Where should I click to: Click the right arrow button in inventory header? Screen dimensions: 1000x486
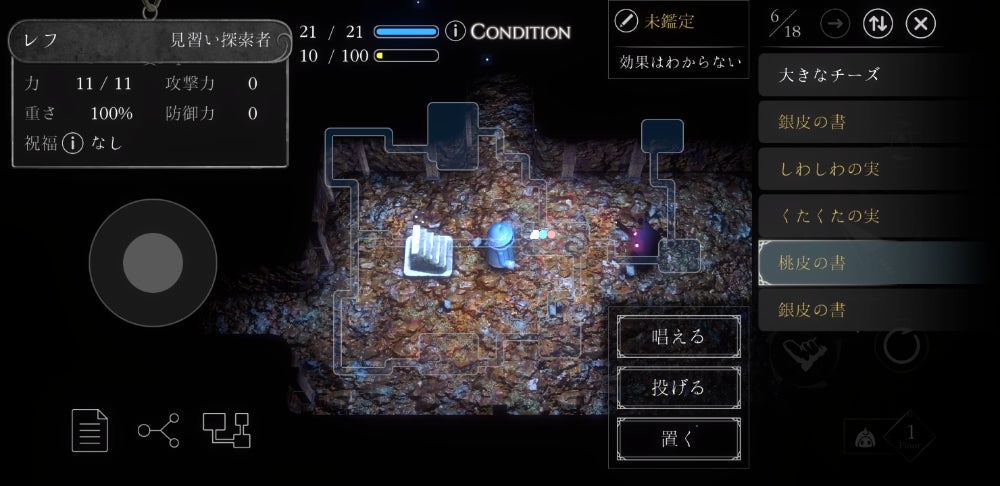tap(835, 24)
